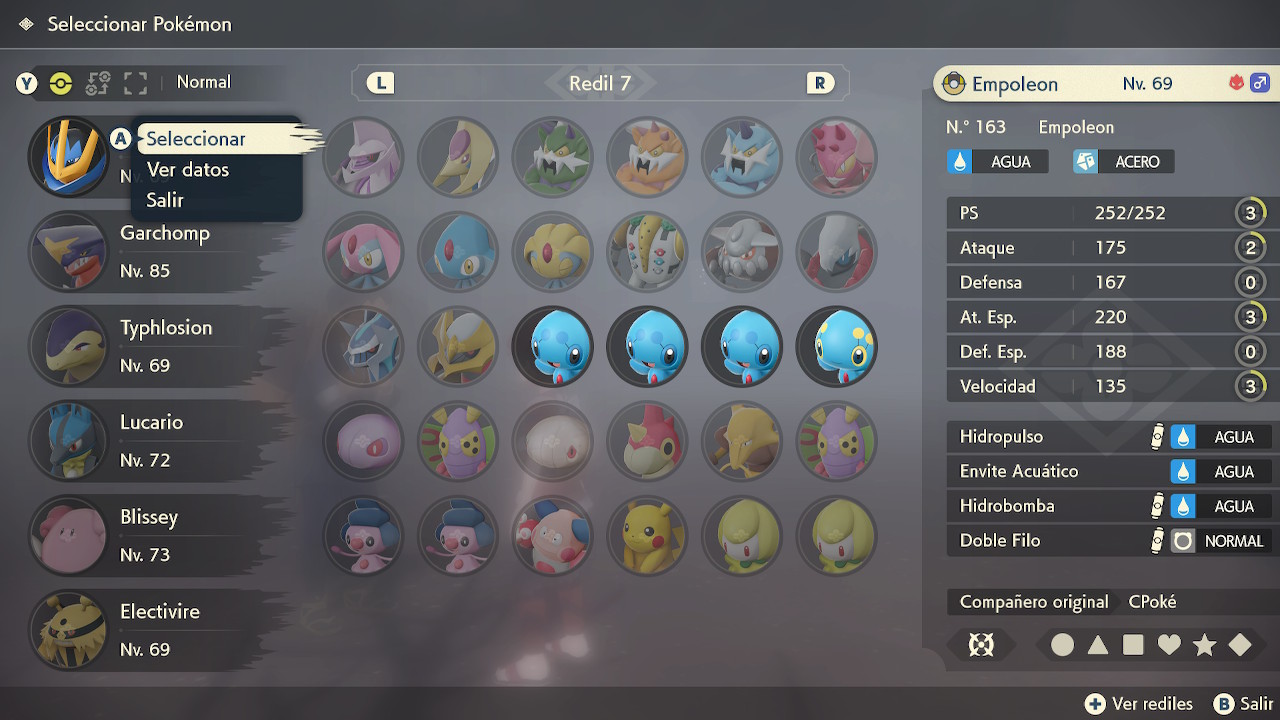Select the Pikachu box slot
Image resolution: width=1280 pixels, height=720 pixels.
pos(647,536)
